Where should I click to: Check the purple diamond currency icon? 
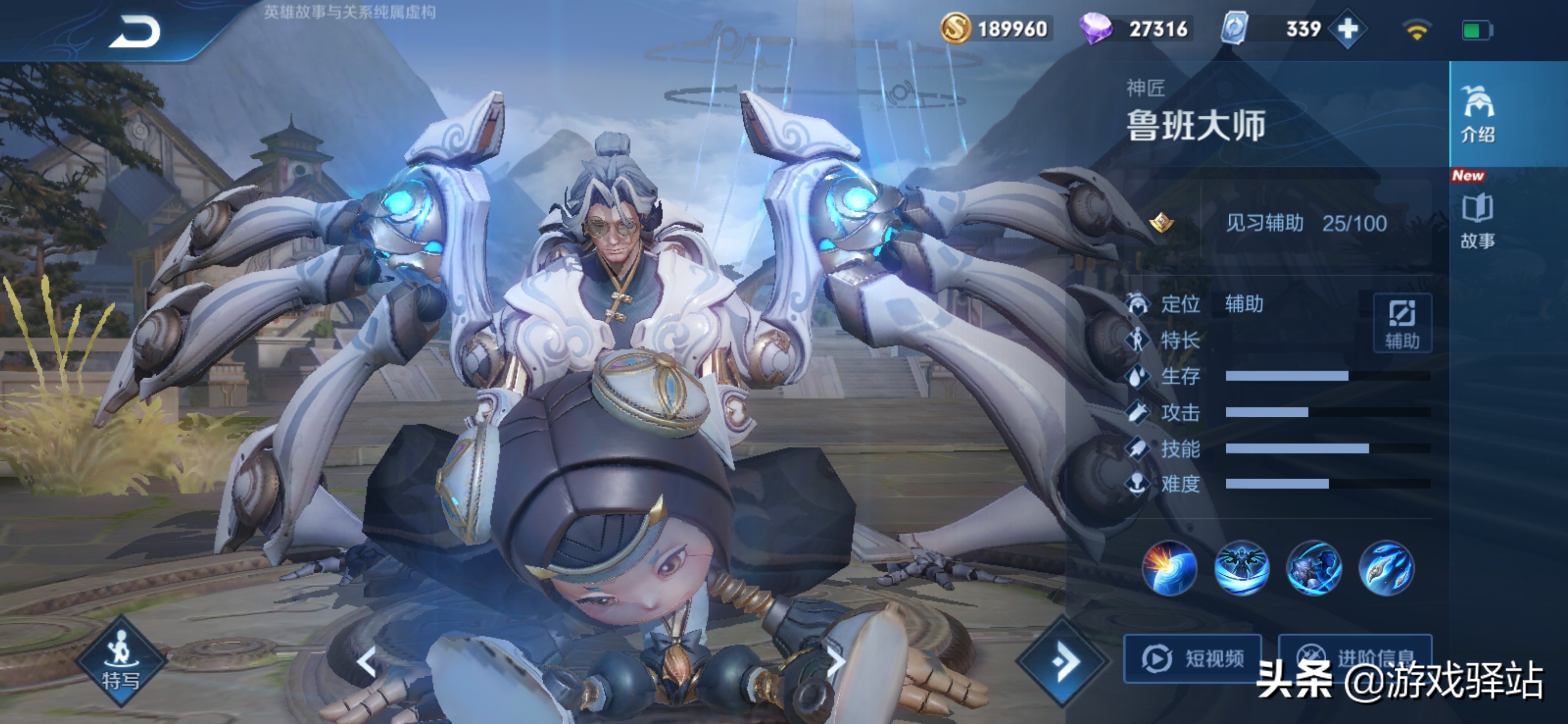tap(1095, 29)
